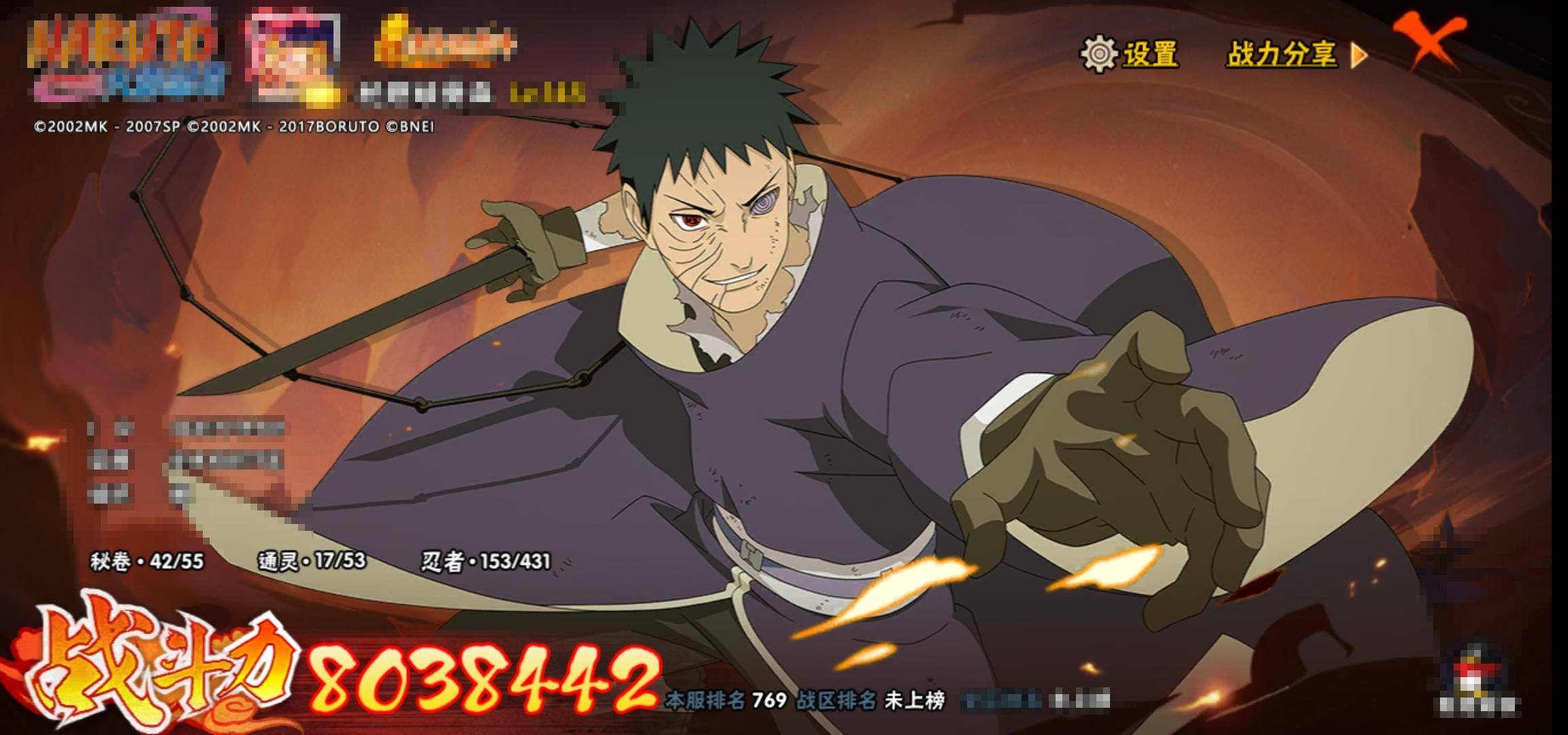Open the 战区排名 war zone ranking
The height and width of the screenshot is (735, 1568).
pyautogui.click(x=871, y=700)
